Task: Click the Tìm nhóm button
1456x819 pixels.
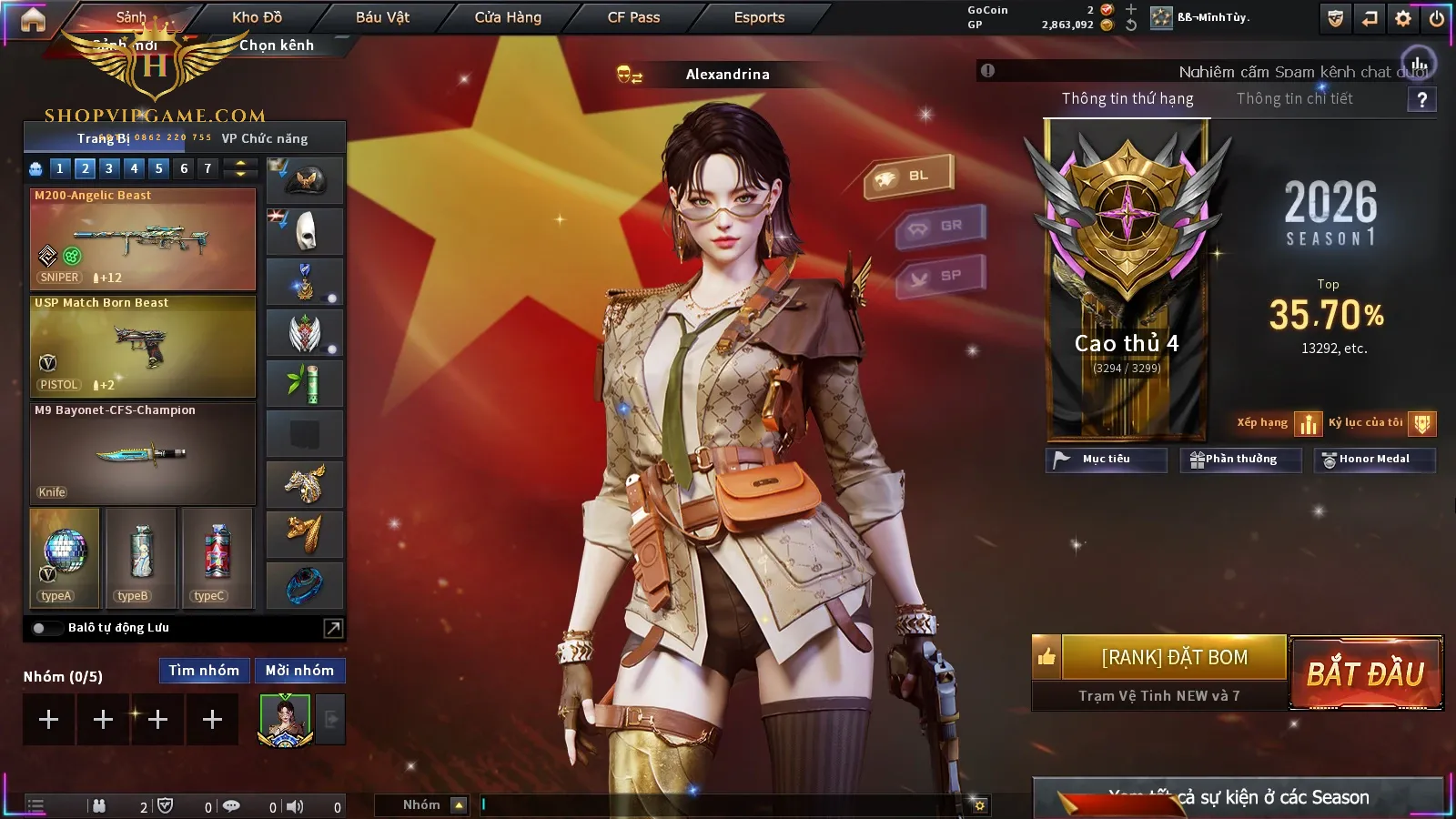Action: click(204, 671)
